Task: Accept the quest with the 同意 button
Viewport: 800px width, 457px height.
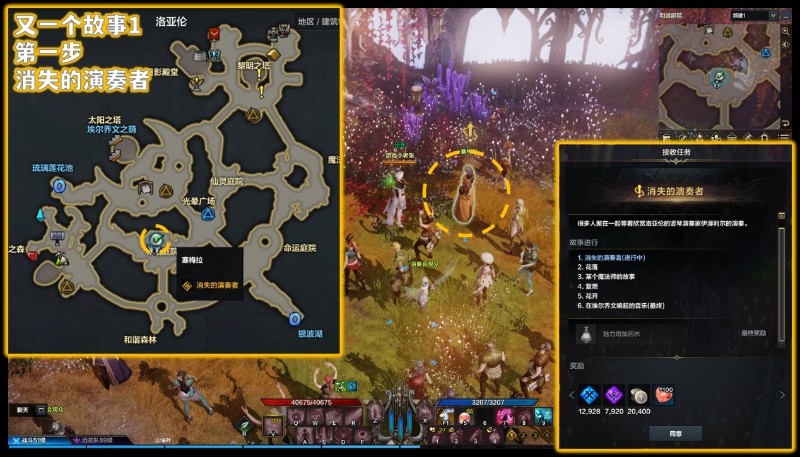Action: (x=675, y=432)
